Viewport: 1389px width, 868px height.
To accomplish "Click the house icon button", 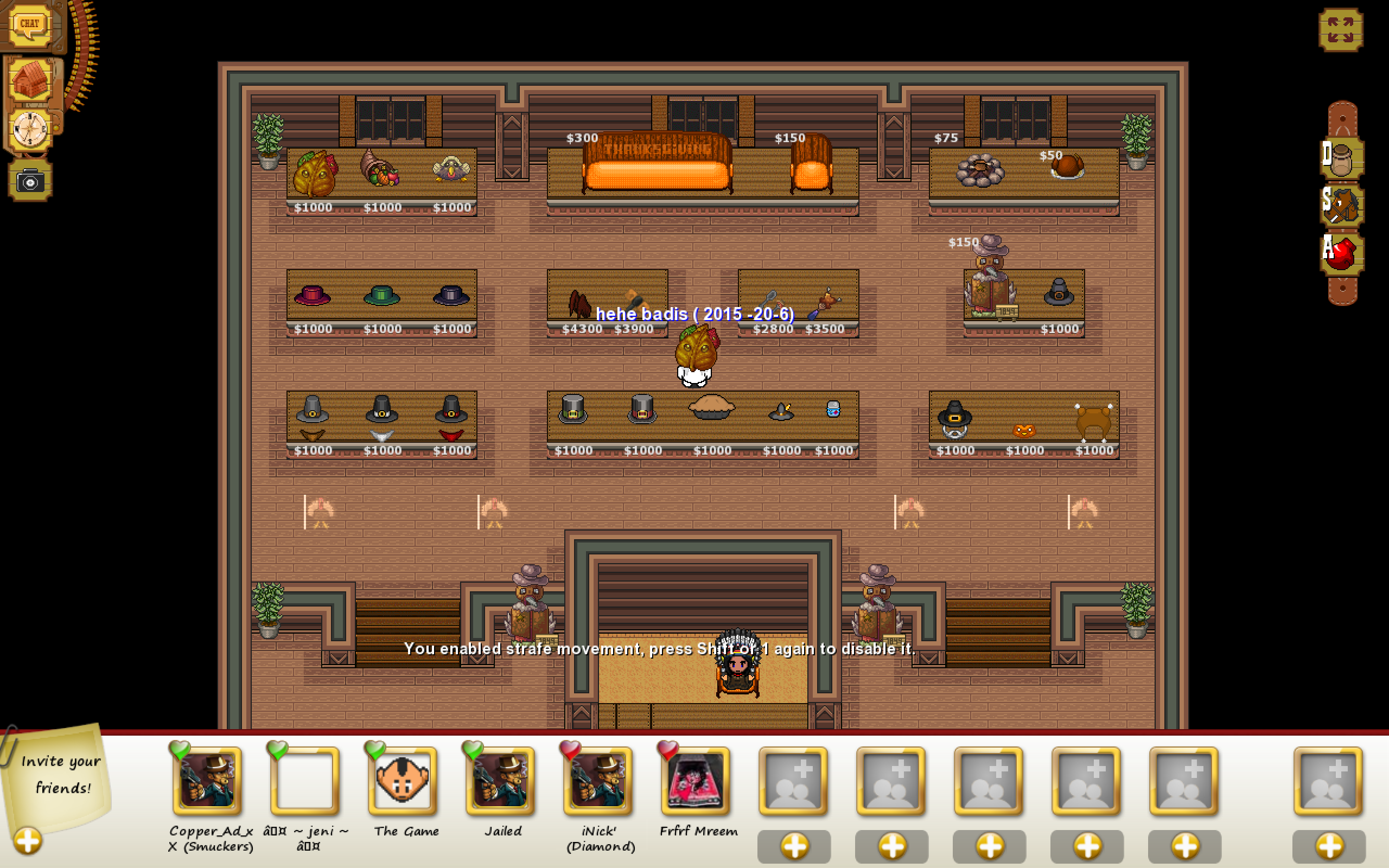I will point(30,80).
